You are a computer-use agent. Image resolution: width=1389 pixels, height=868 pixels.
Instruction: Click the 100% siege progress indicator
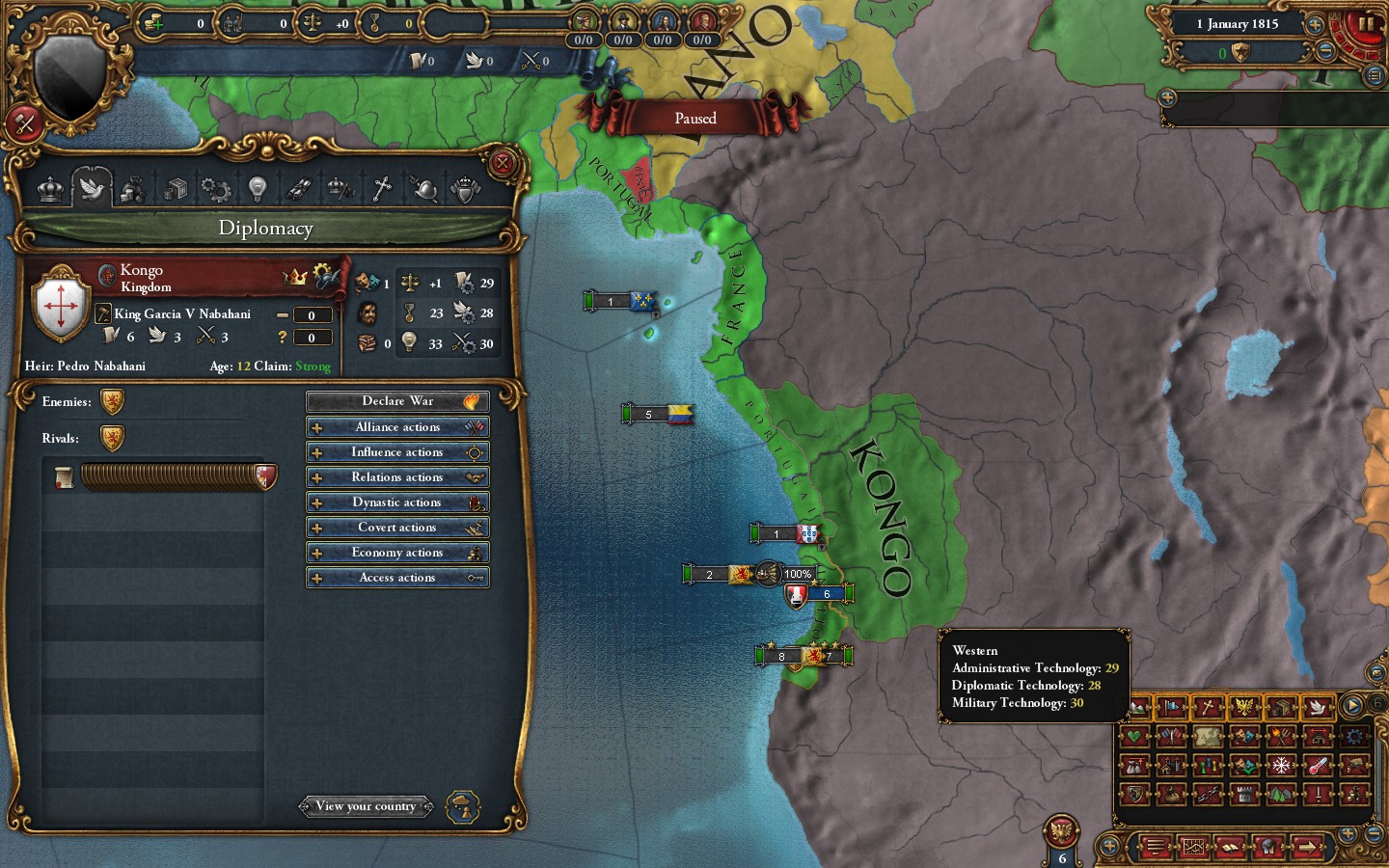click(798, 574)
